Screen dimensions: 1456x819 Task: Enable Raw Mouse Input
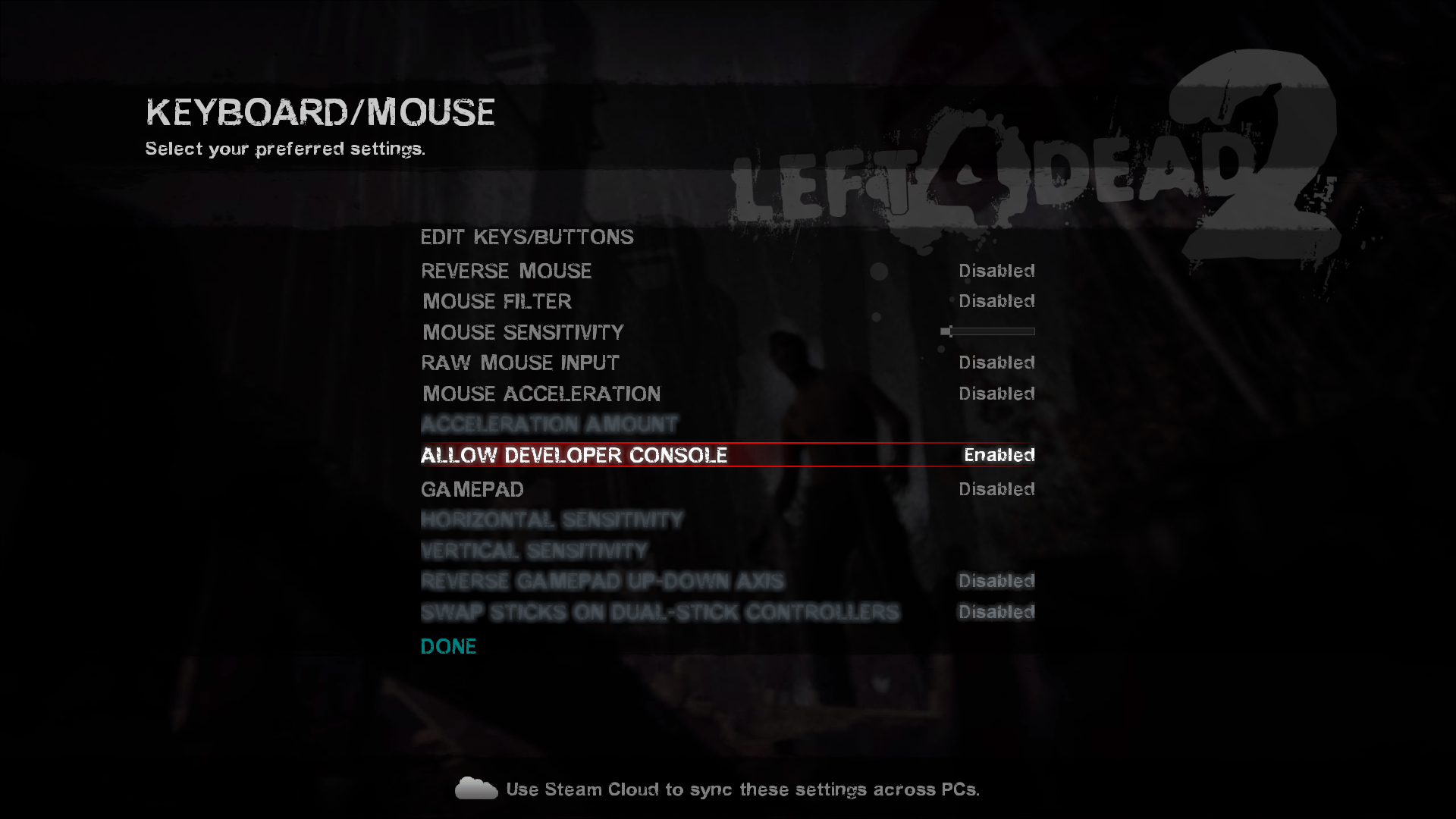tap(520, 362)
